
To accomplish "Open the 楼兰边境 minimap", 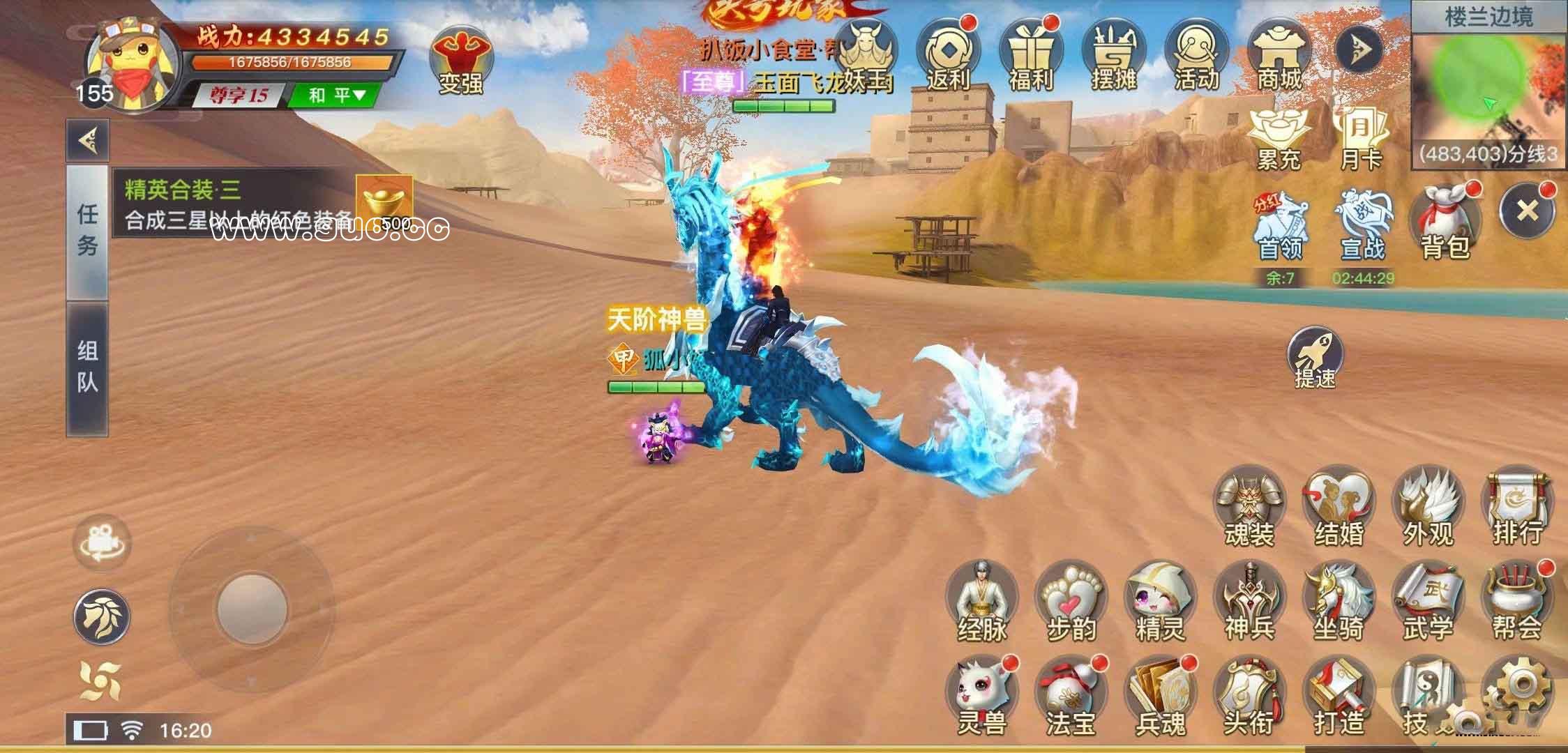I will click(1486, 87).
